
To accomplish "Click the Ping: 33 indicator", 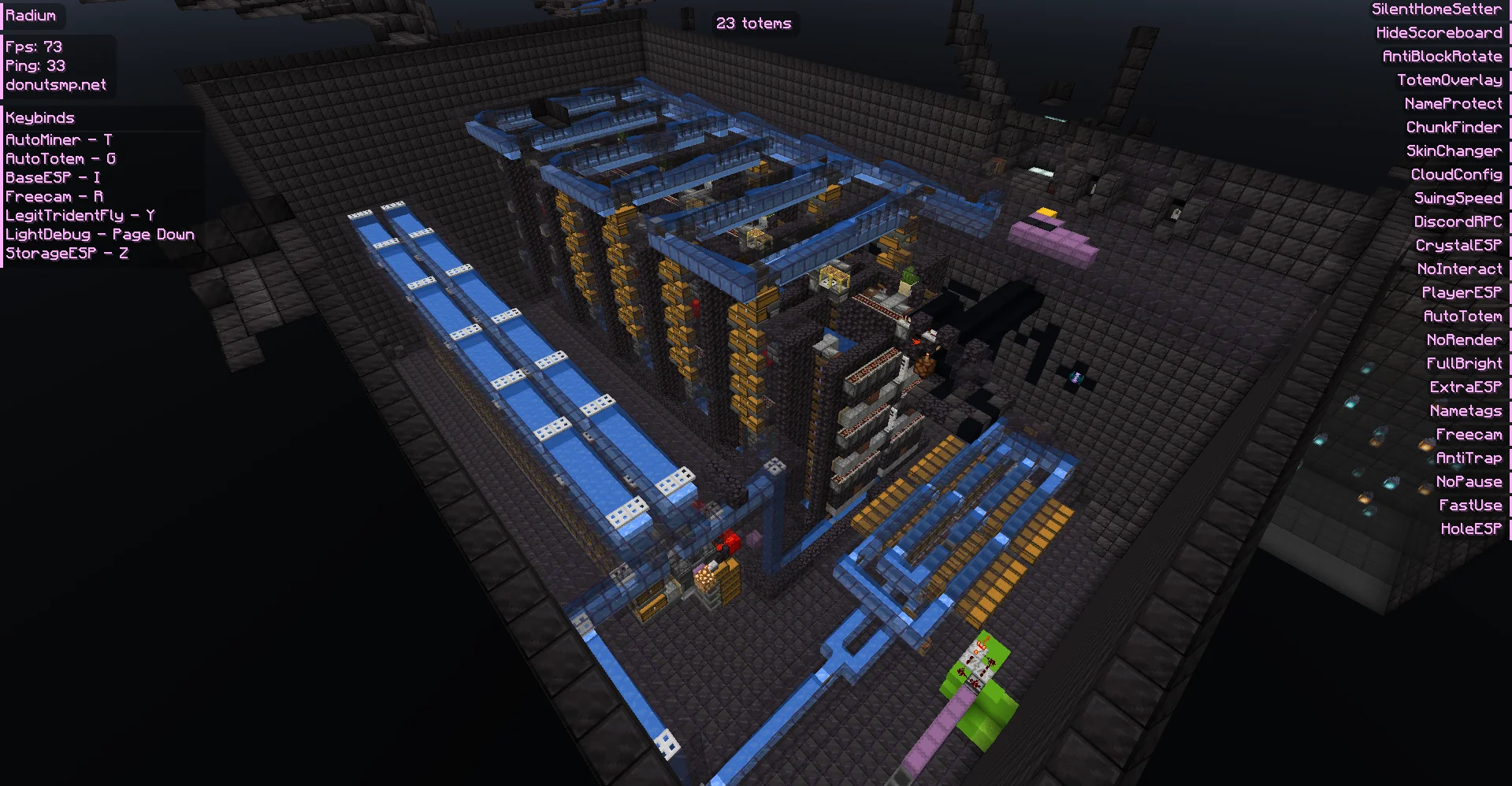I will coord(35,65).
